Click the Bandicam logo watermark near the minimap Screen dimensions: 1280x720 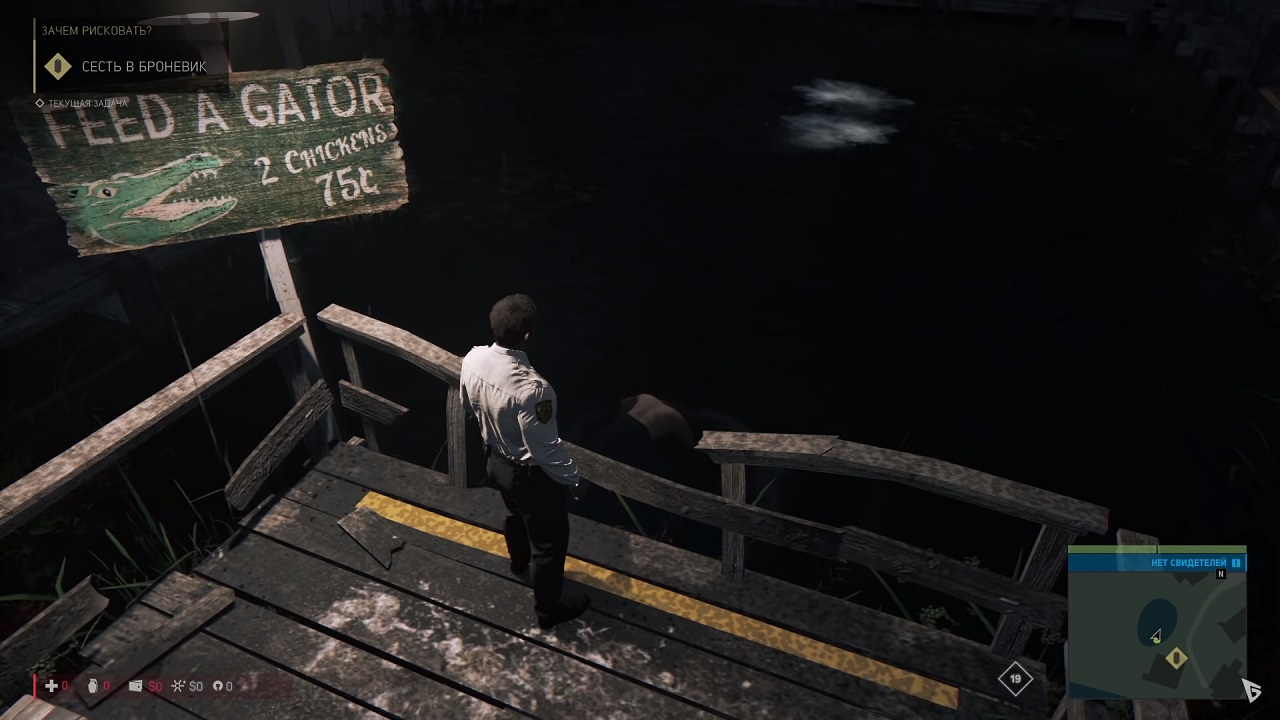[1252, 689]
